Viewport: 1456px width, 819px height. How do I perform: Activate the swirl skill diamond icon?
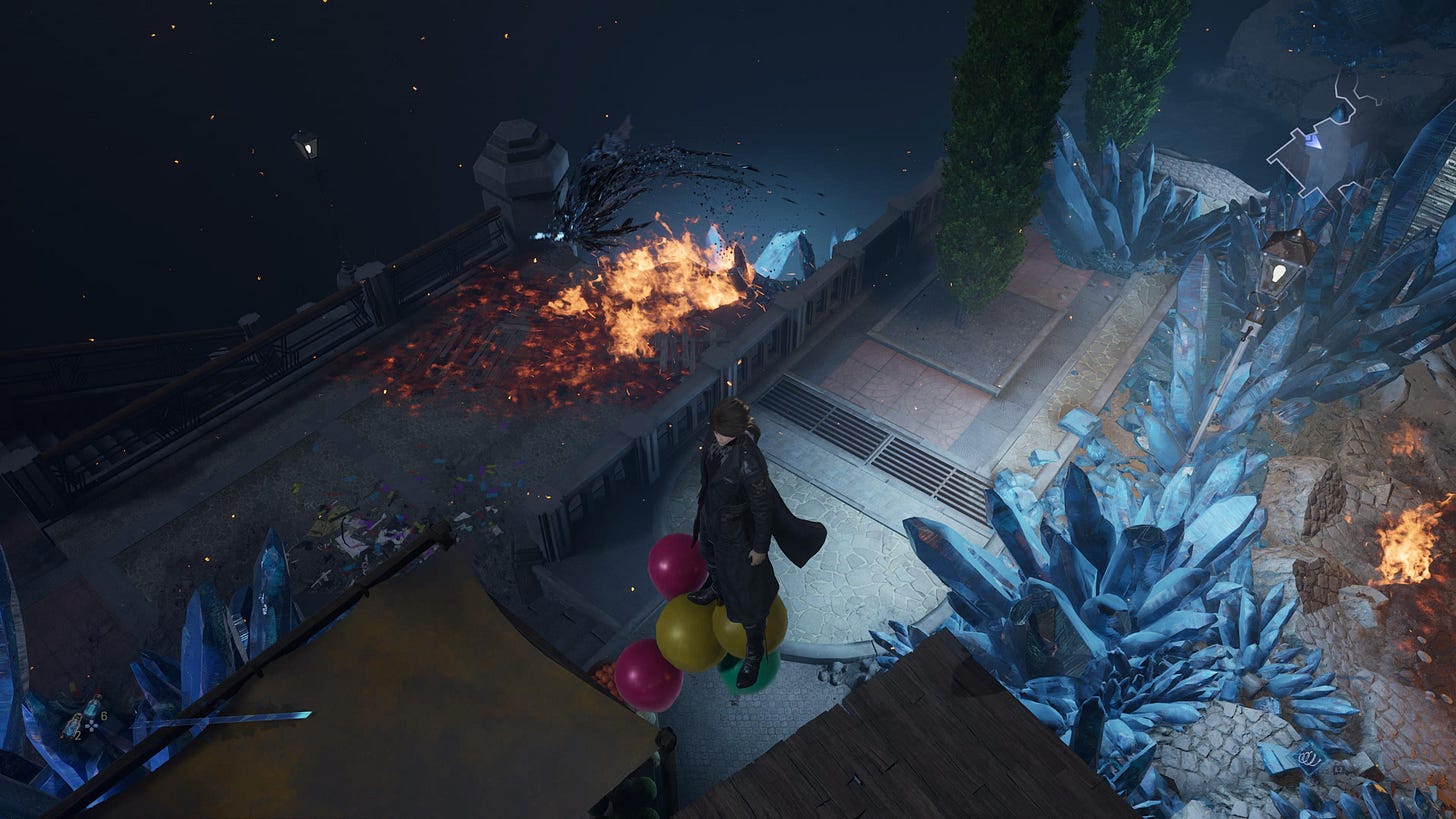1311,759
